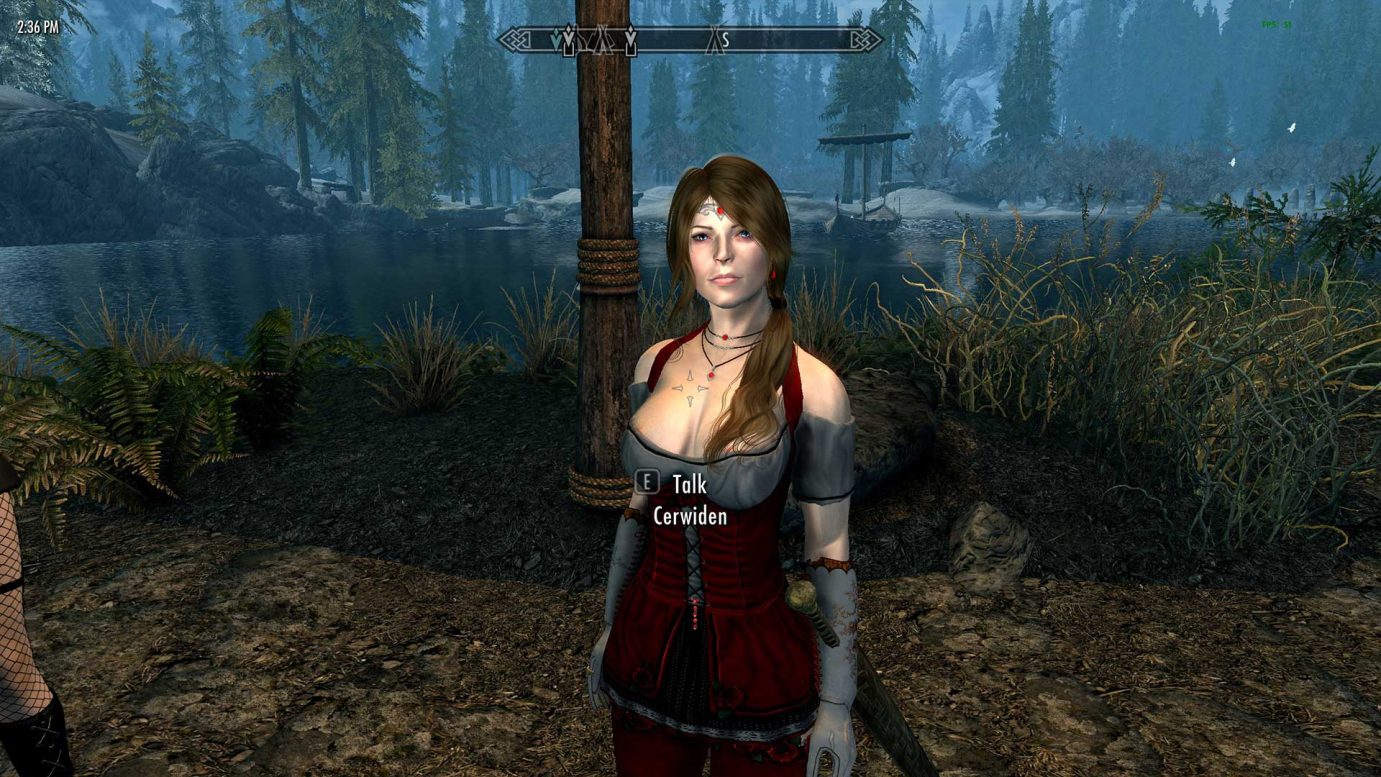The height and width of the screenshot is (777, 1381).
Task: Select the filled location marker left of center pole
Action: (x=568, y=38)
